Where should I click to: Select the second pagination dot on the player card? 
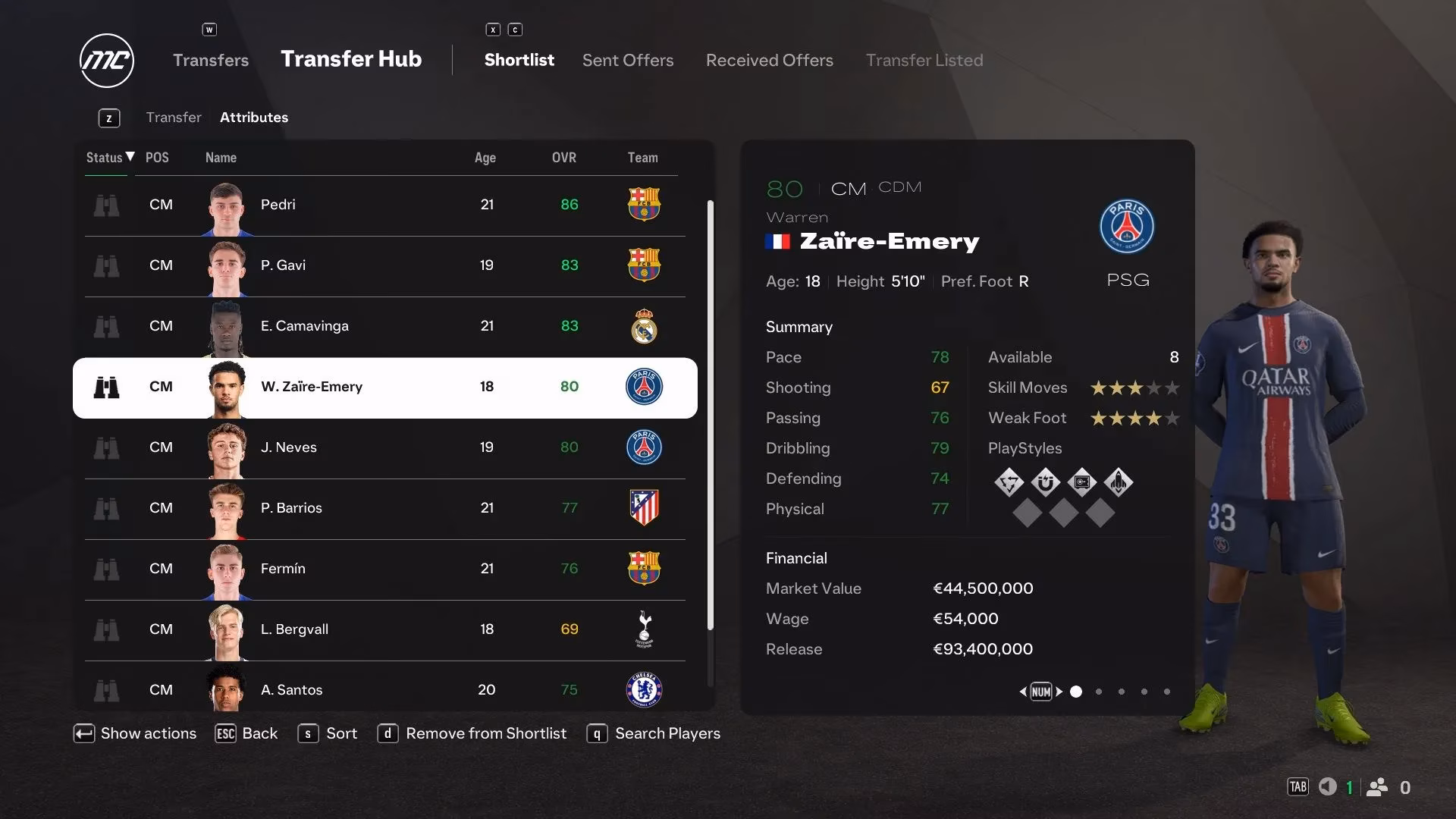[x=1099, y=692]
